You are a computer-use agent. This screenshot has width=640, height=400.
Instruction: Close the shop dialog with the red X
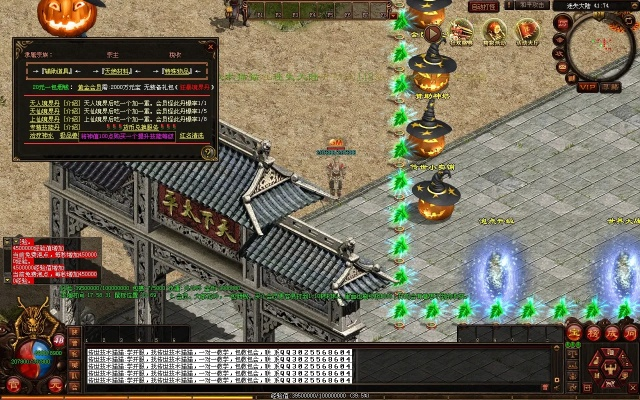click(210, 45)
